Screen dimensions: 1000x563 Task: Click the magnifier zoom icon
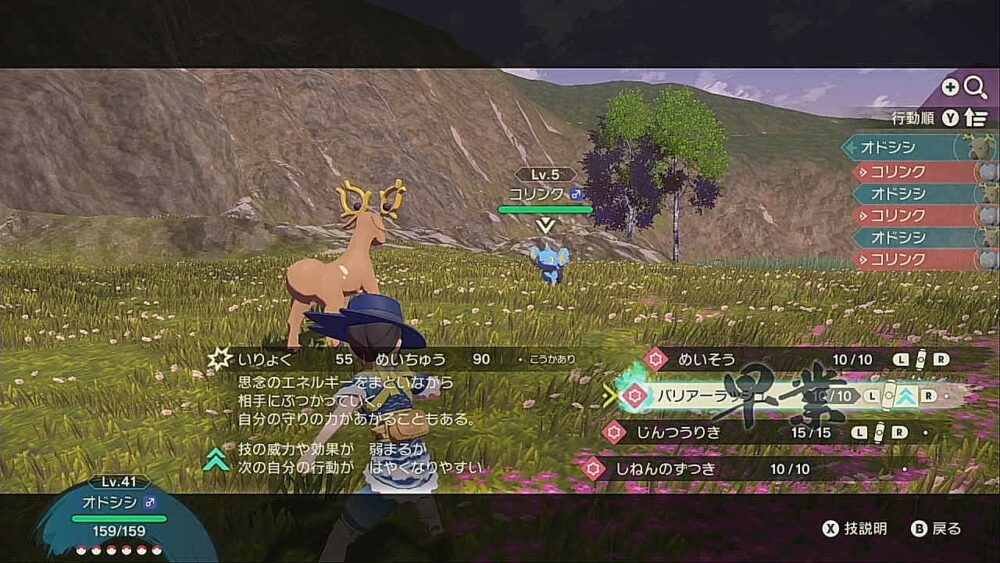(x=974, y=88)
